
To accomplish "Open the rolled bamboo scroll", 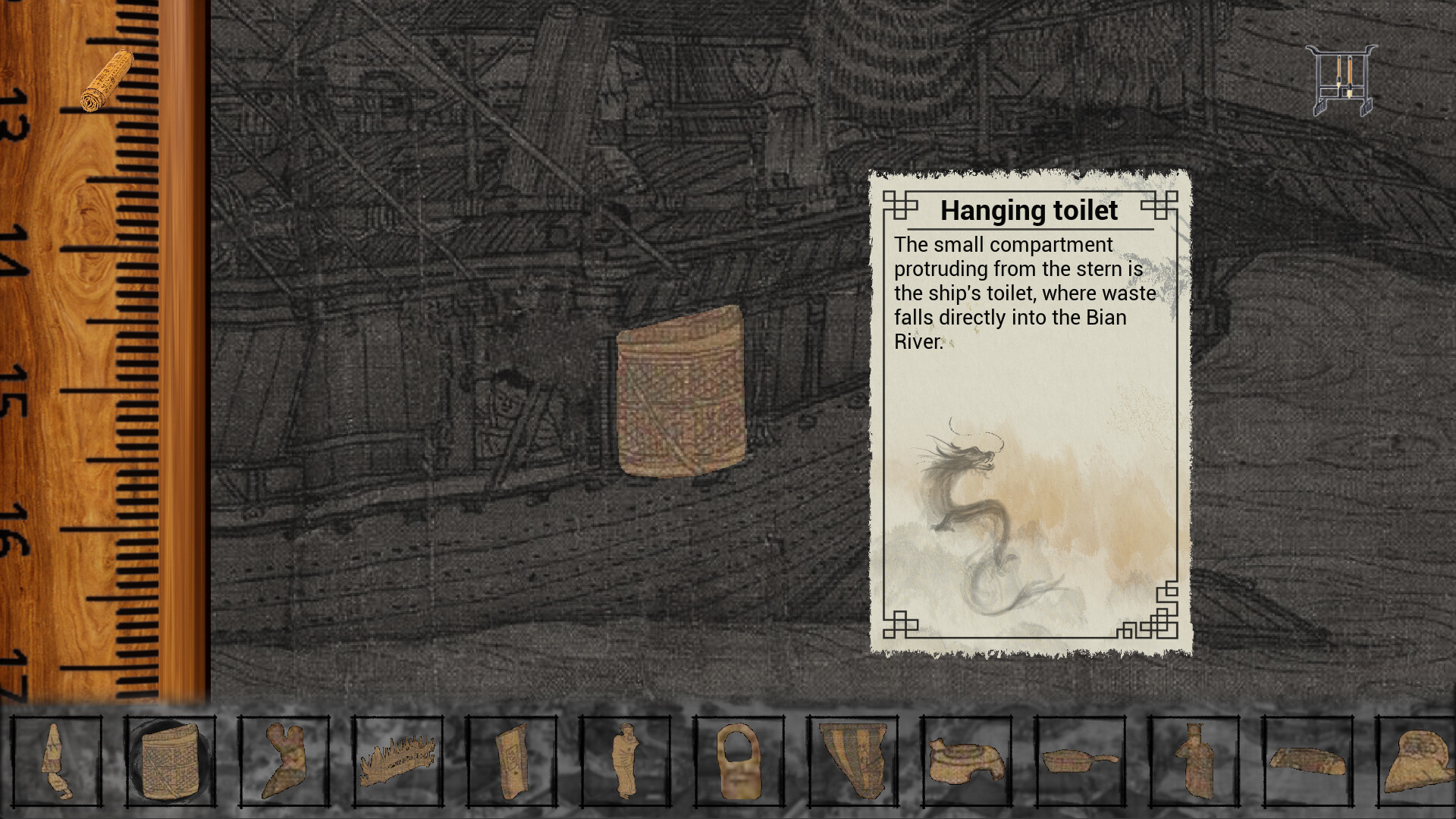I will click(x=107, y=82).
